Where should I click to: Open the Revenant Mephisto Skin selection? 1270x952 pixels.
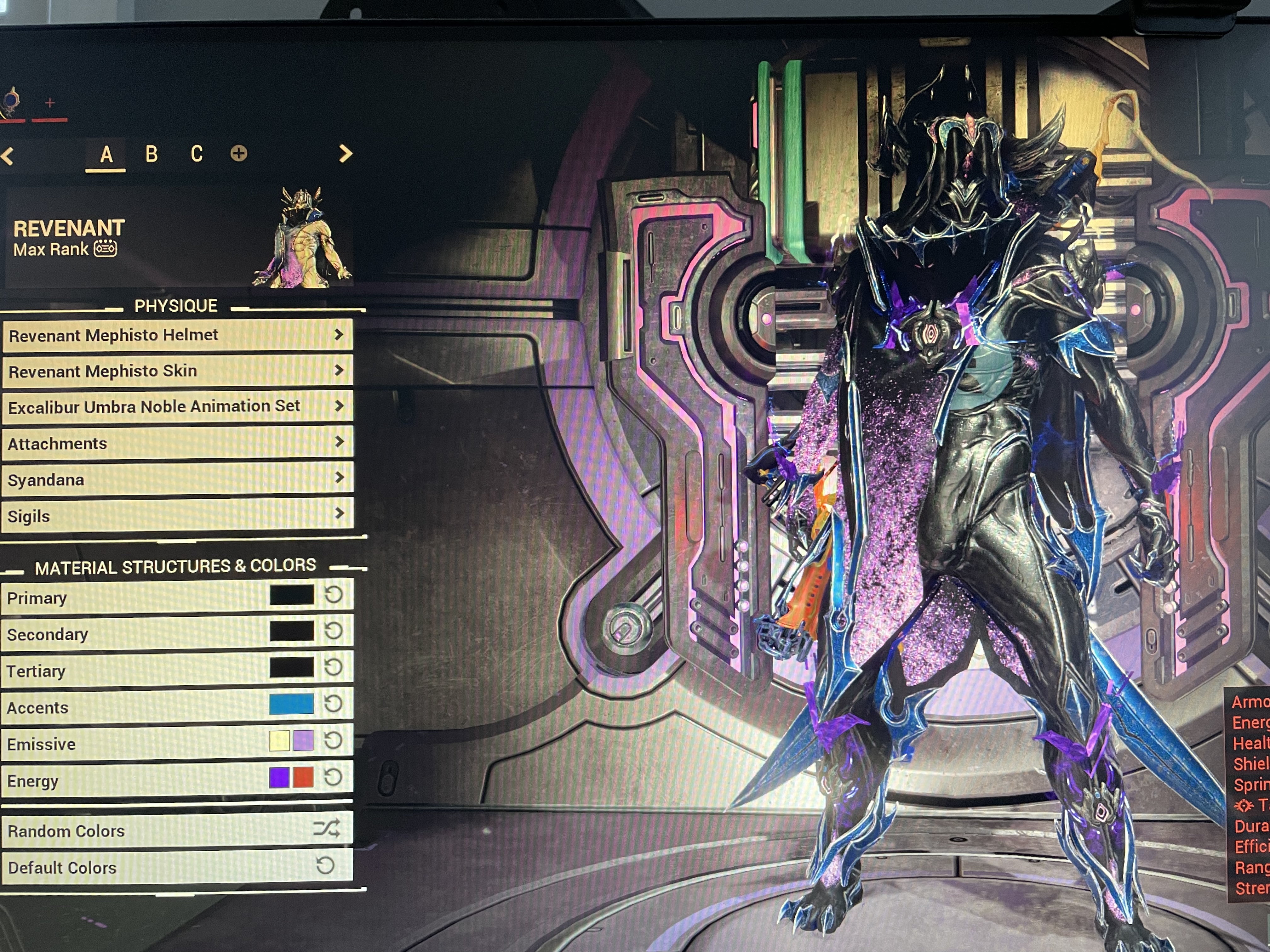(177, 371)
